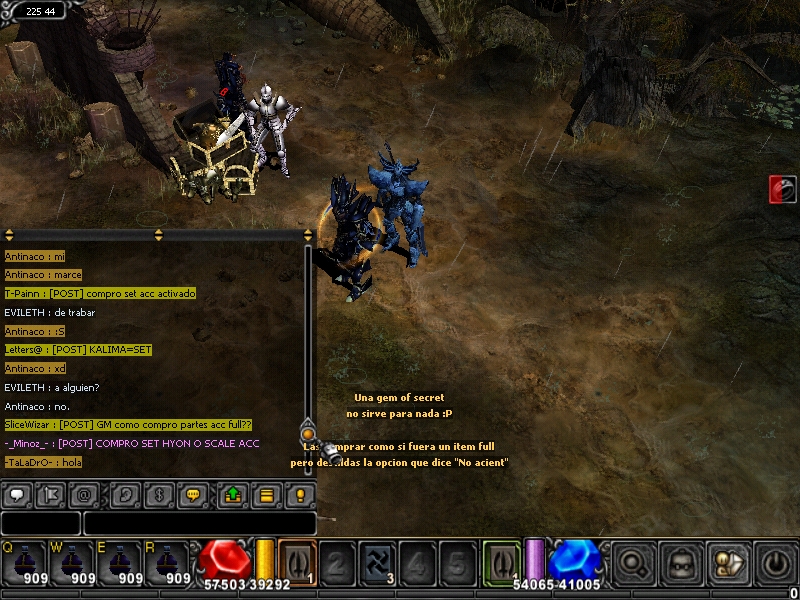Open the magnifying glass menu button

[634, 564]
